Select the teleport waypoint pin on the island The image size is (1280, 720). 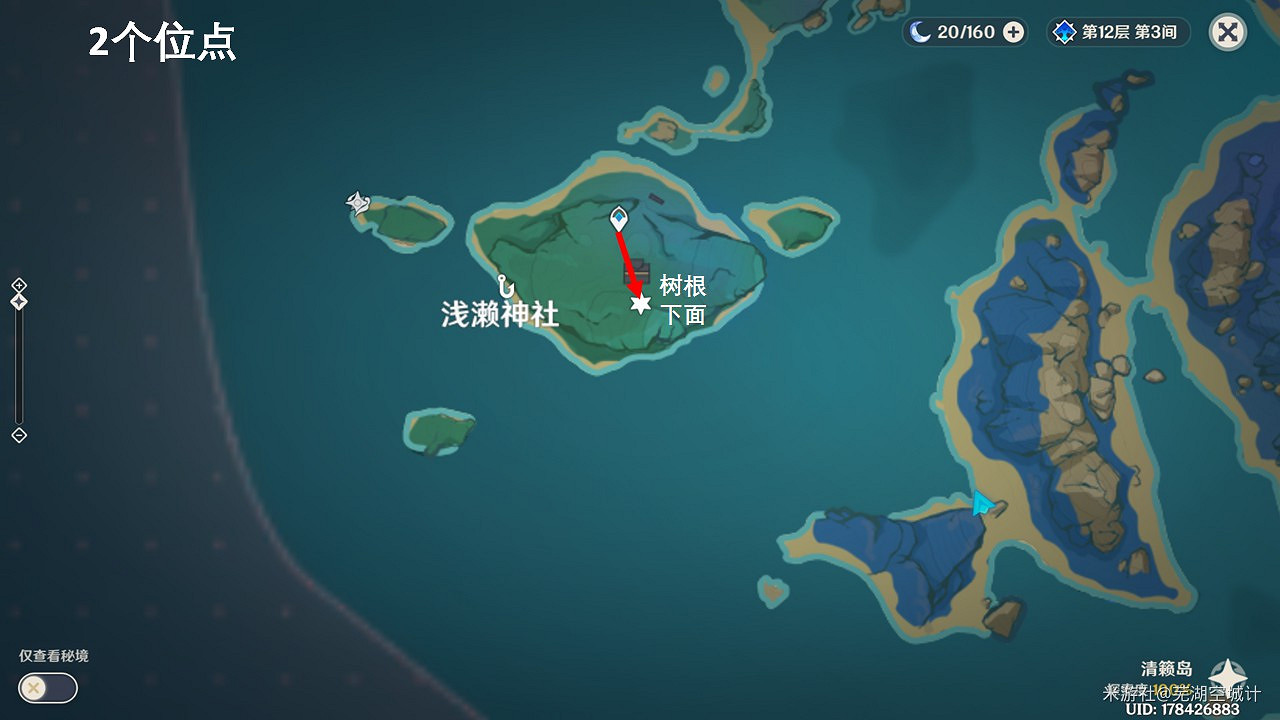(619, 218)
